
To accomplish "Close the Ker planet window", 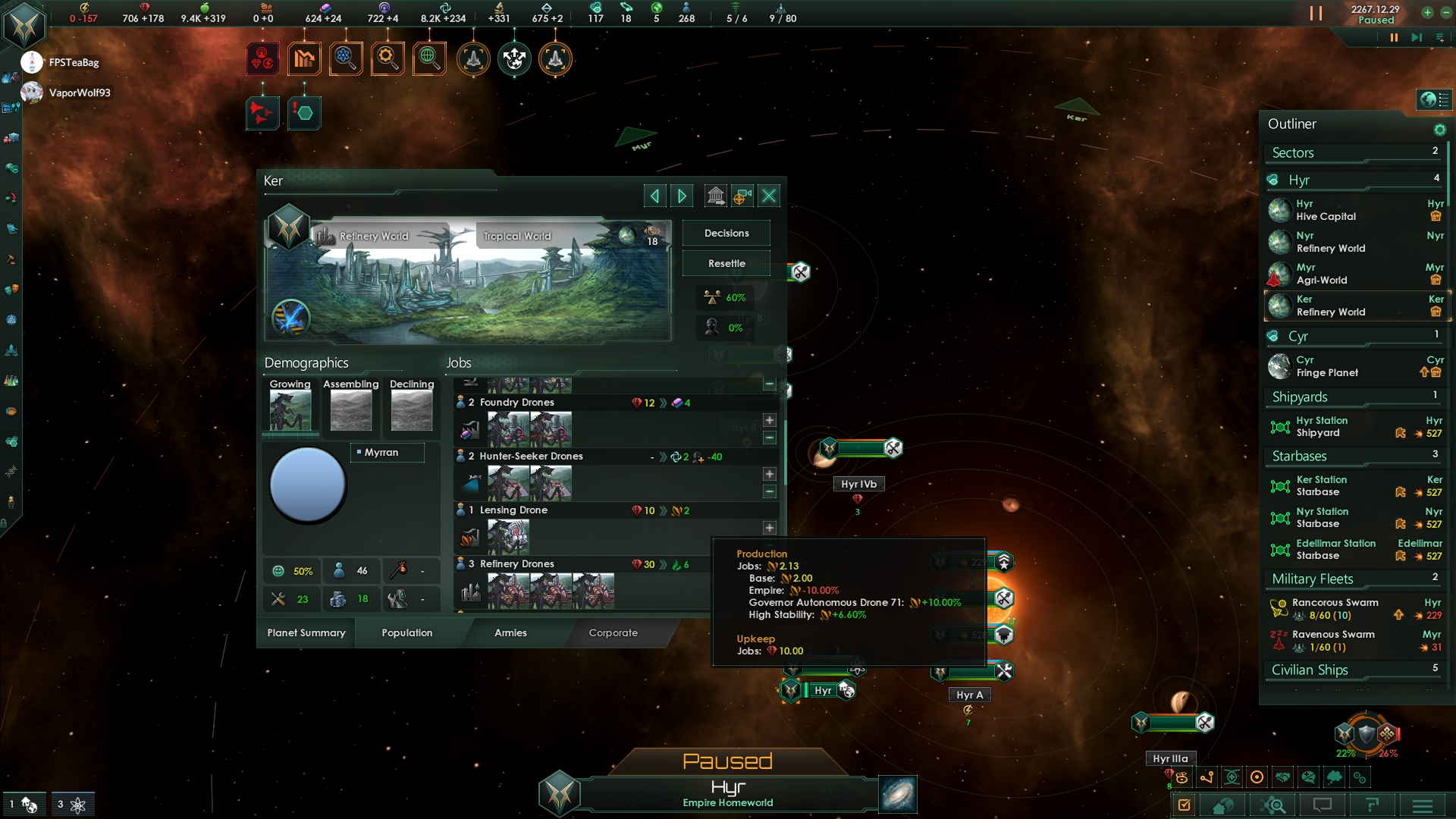I will [769, 196].
